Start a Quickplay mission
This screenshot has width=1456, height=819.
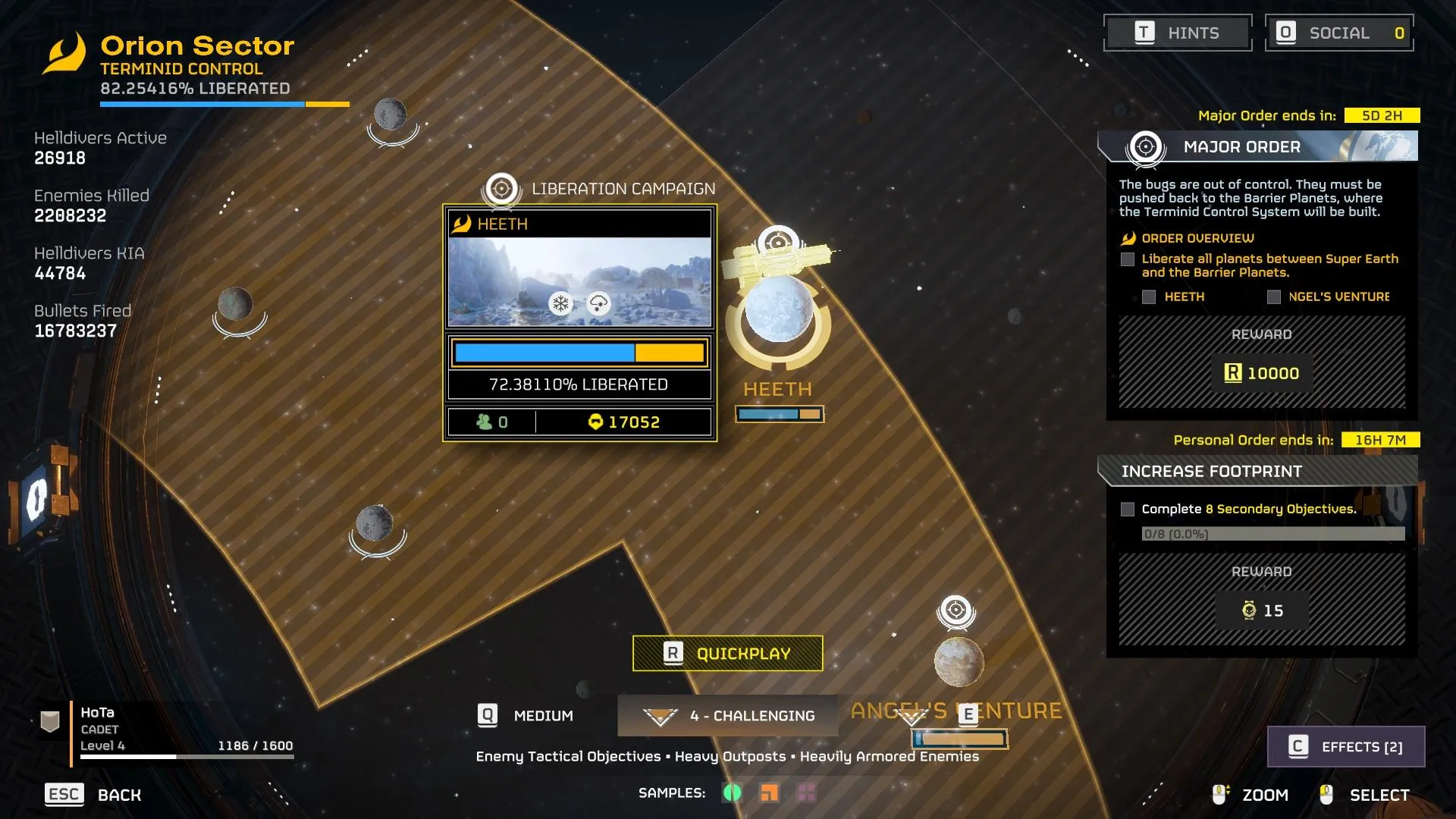click(x=727, y=653)
